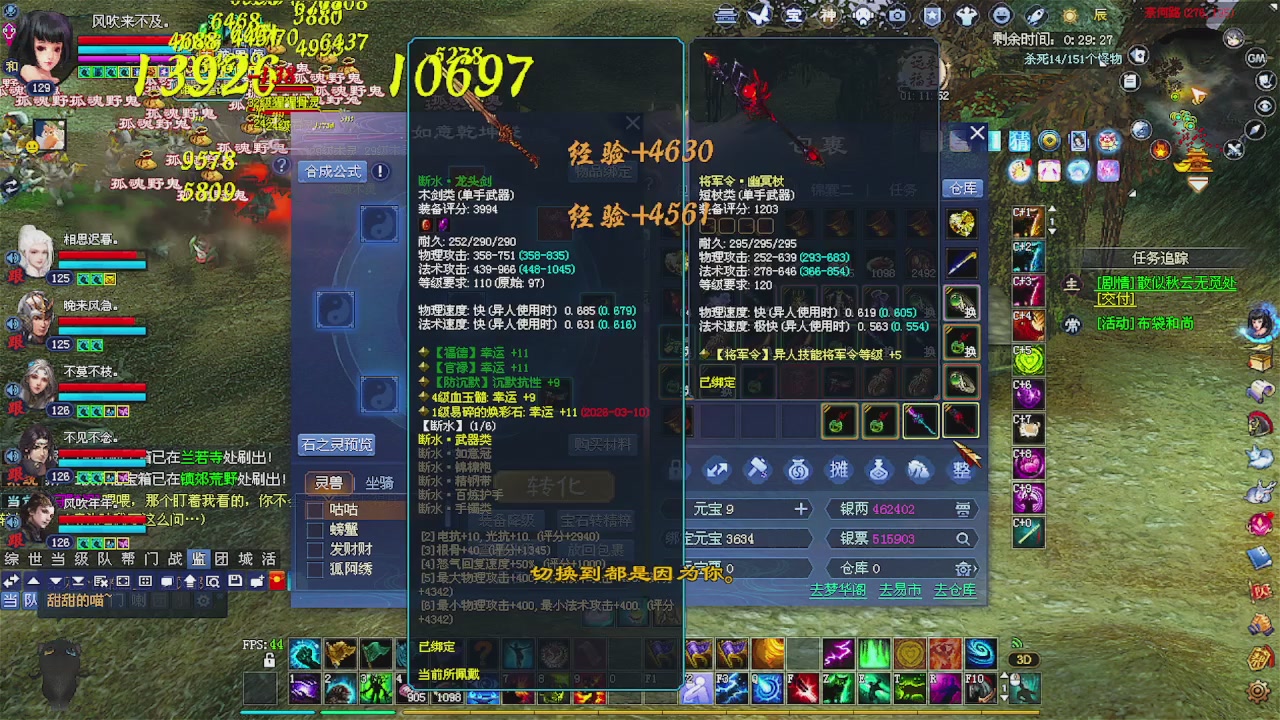Image resolution: width=1280 pixels, height=720 pixels.
Task: Click the organize (整) icon to sort the bag
Action: click(961, 470)
